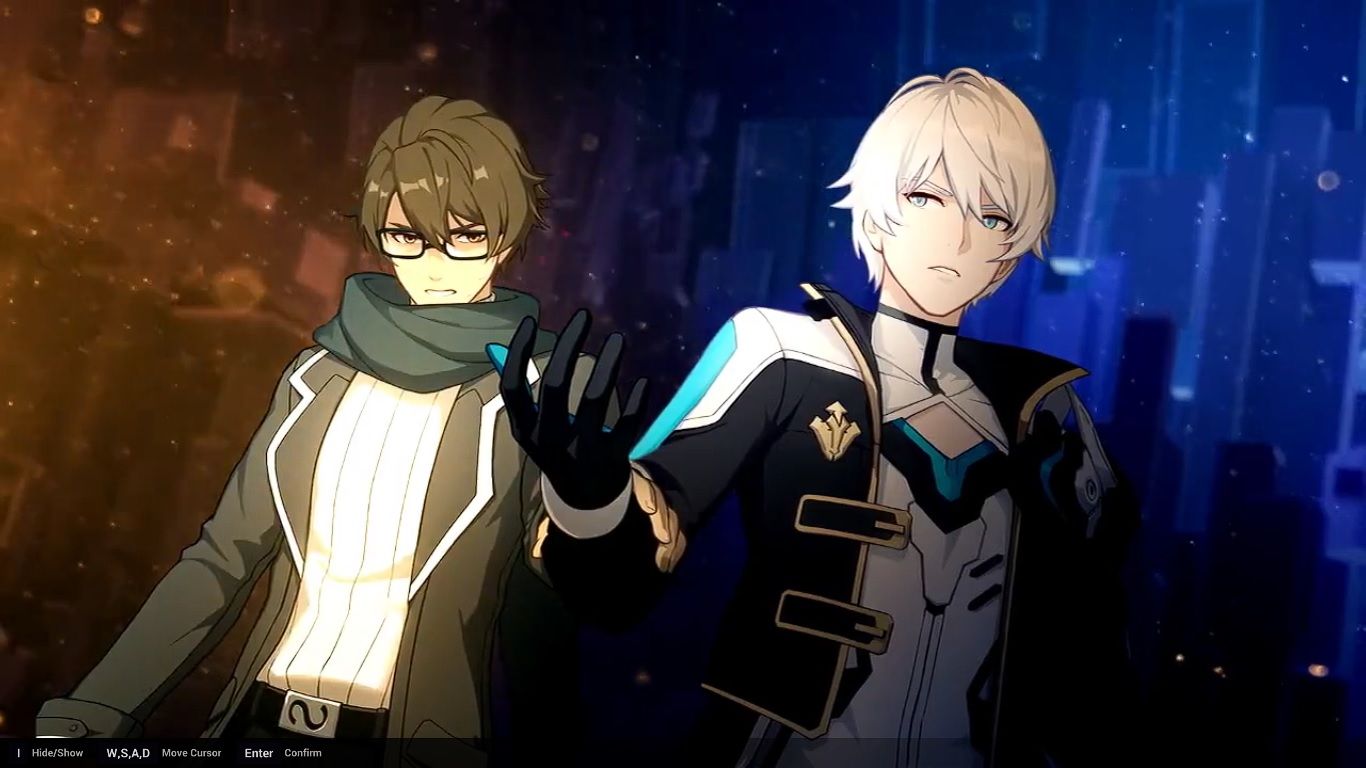The width and height of the screenshot is (1366, 768).
Task: Click the white-haired character's face
Action: point(950,230)
